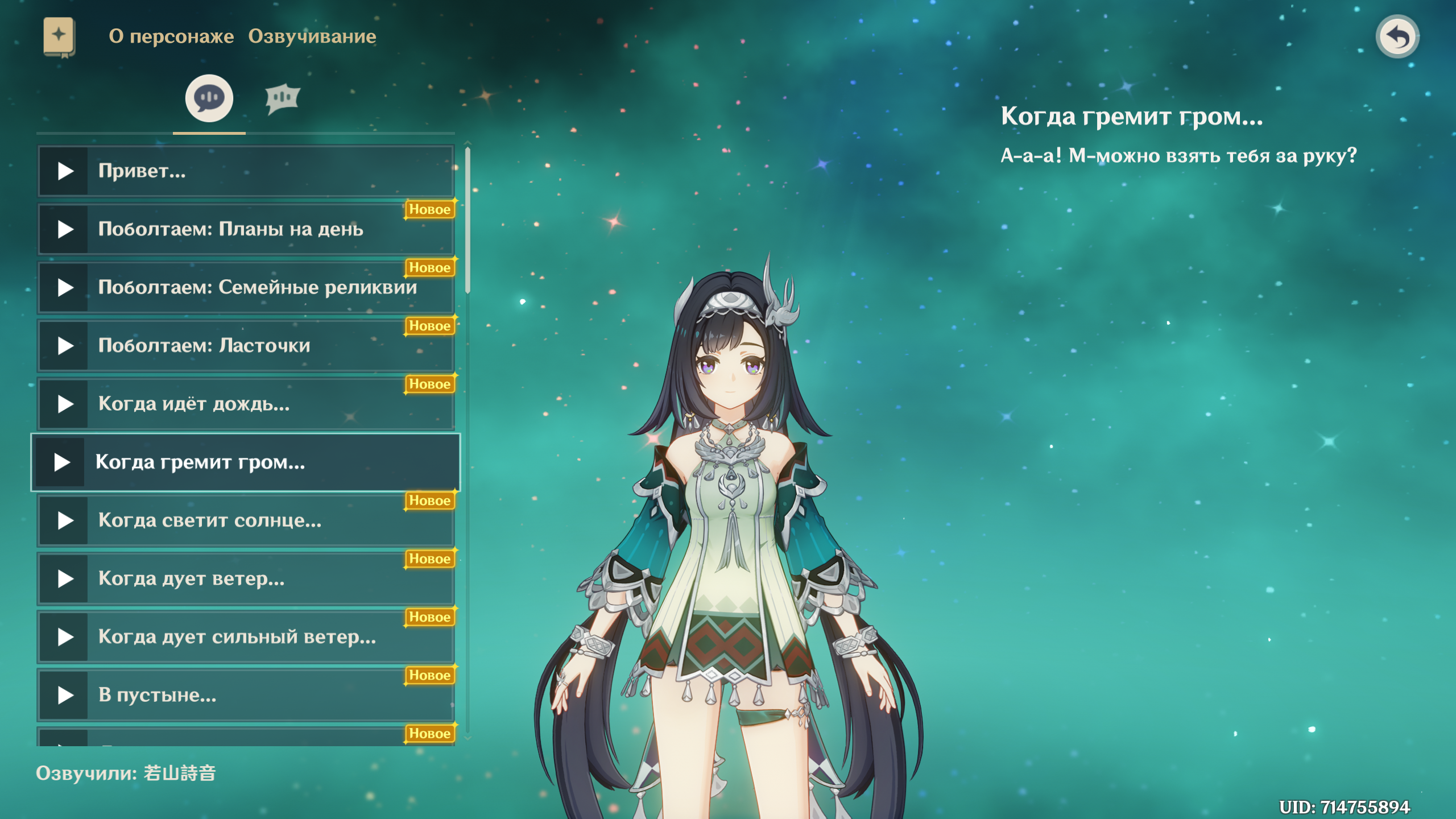Play the "Когда дует ветер..." line
Image resolution: width=1456 pixels, height=819 pixels.
65,579
